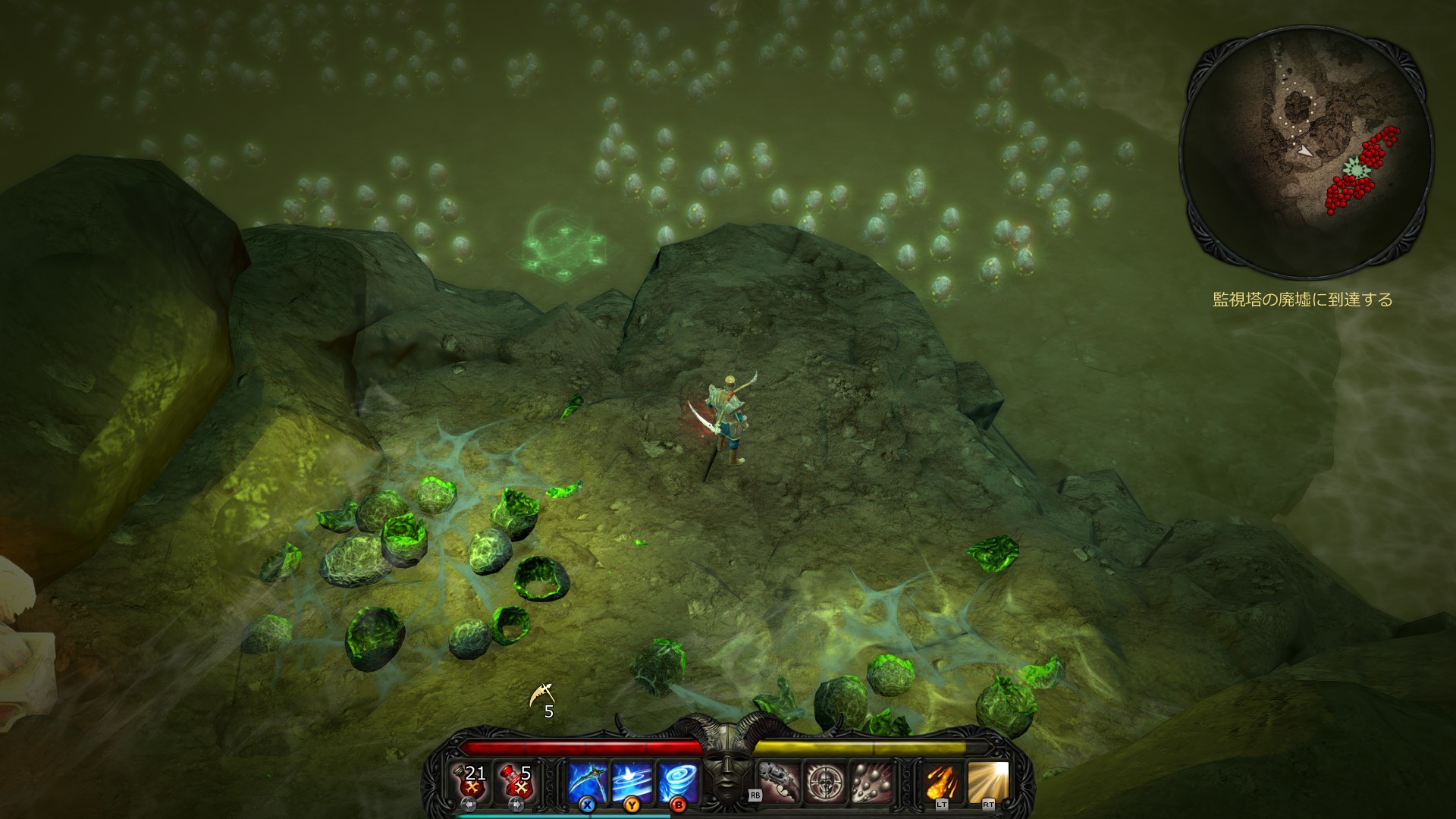1456x819 pixels.
Task: Activate the skull crosshair skill
Action: point(824,782)
